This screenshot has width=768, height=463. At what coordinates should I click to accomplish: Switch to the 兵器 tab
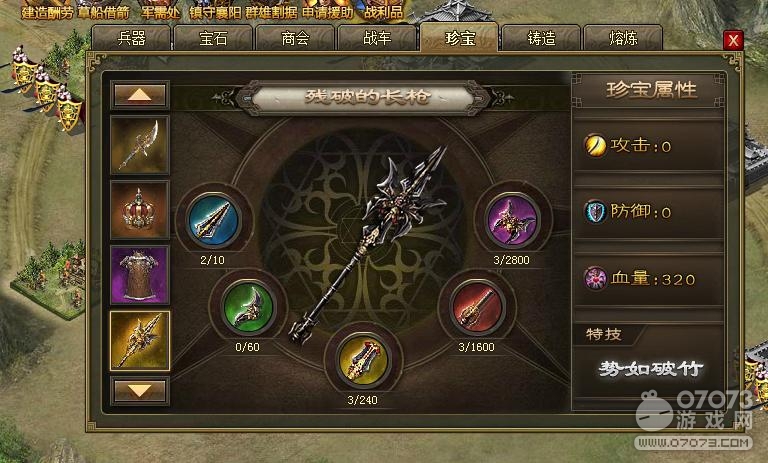131,39
